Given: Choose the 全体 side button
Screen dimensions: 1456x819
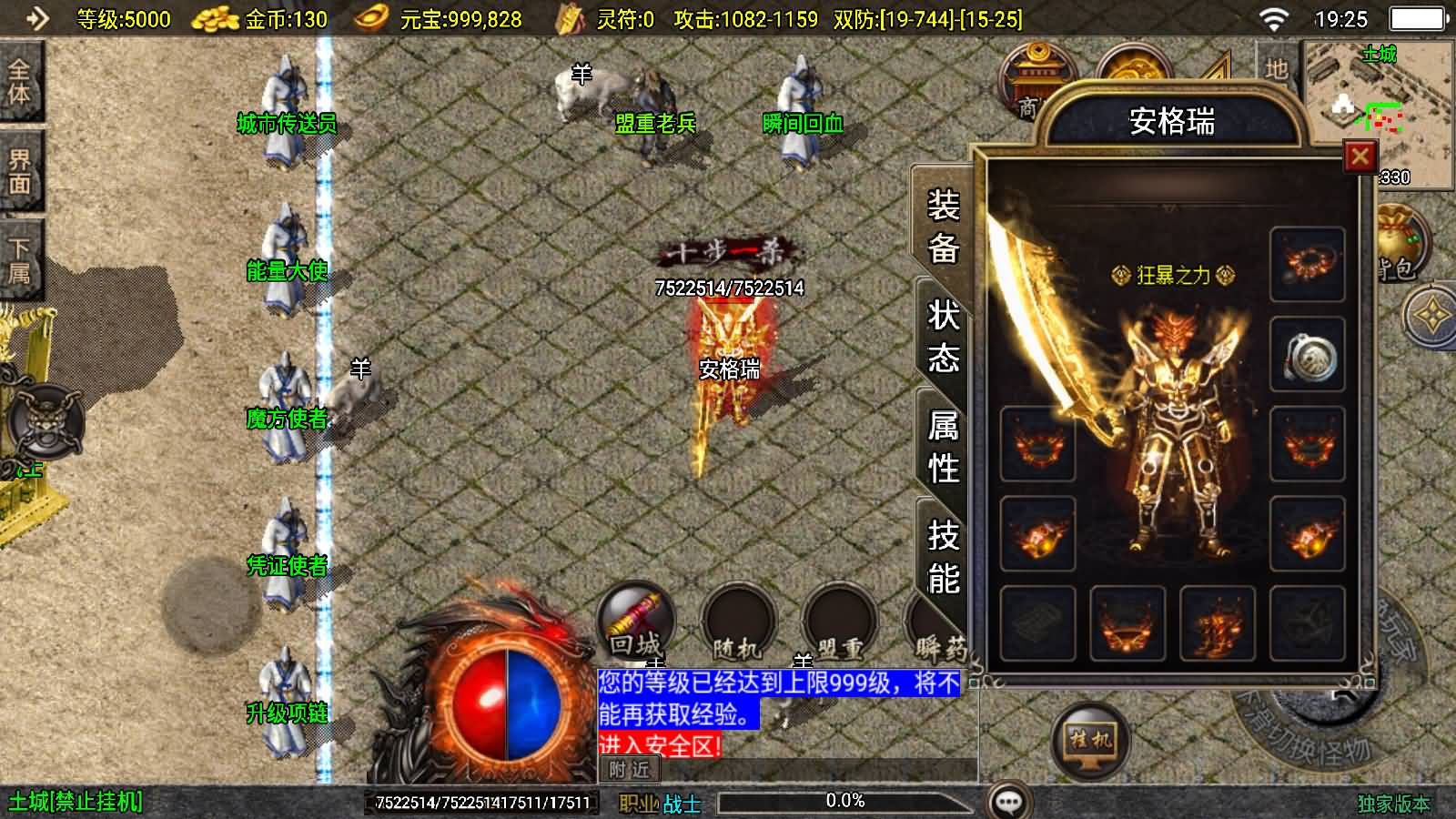Looking at the screenshot, I should pyautogui.click(x=19, y=82).
